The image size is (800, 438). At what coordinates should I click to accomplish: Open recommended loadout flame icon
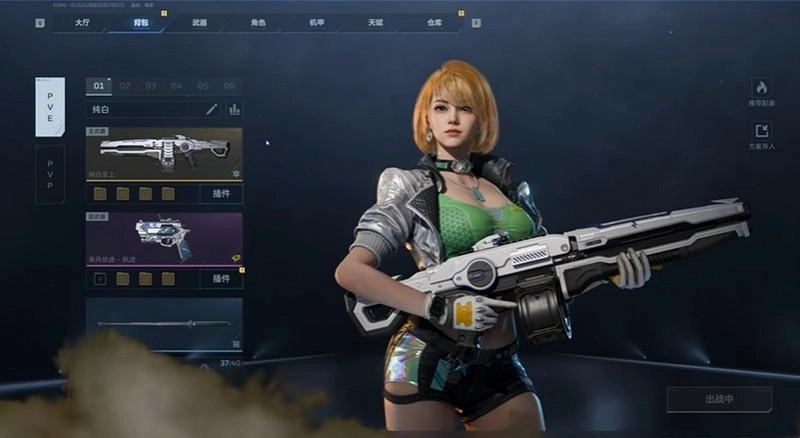pos(761,88)
